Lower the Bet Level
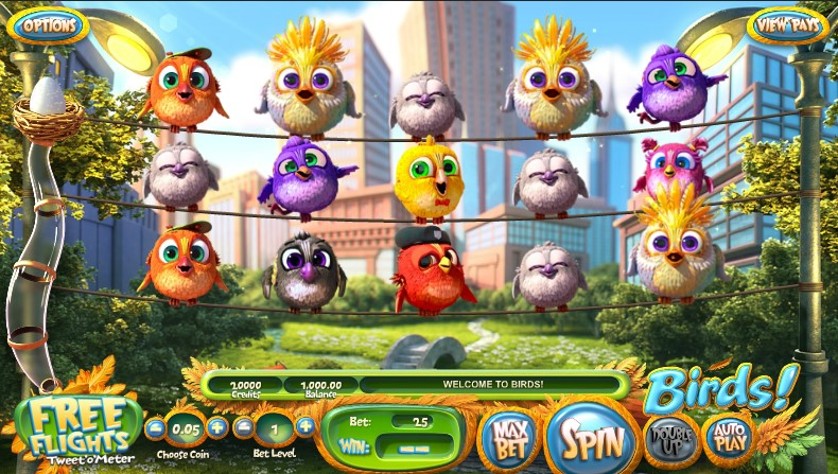 [x=243, y=427]
